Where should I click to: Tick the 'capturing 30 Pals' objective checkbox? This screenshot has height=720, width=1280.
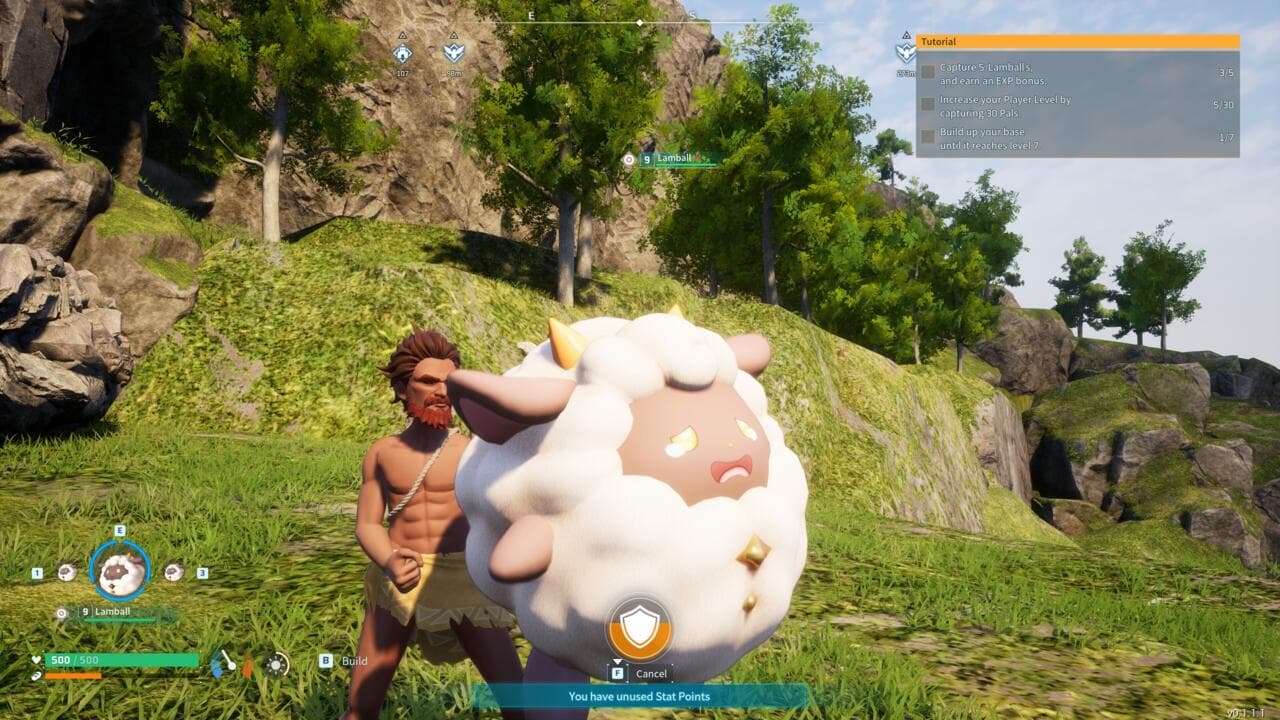click(928, 104)
